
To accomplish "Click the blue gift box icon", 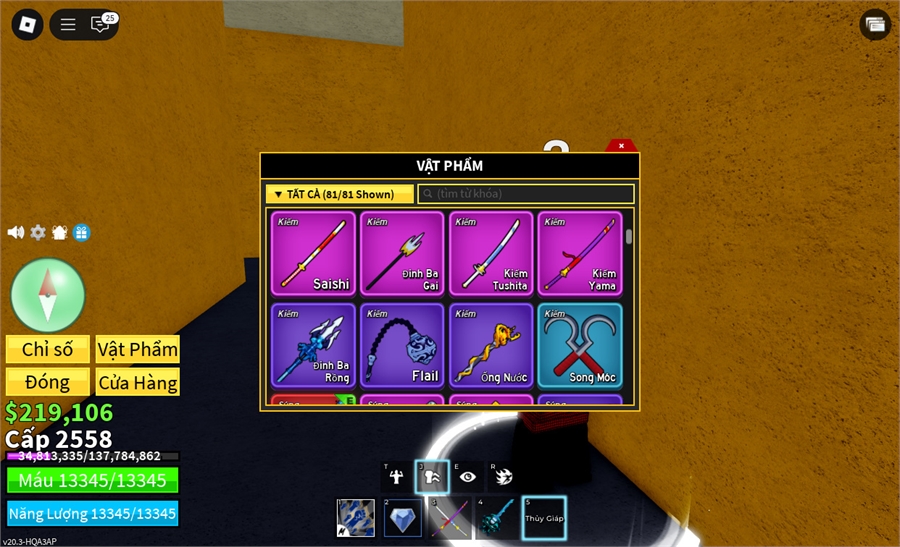I will 82,232.
